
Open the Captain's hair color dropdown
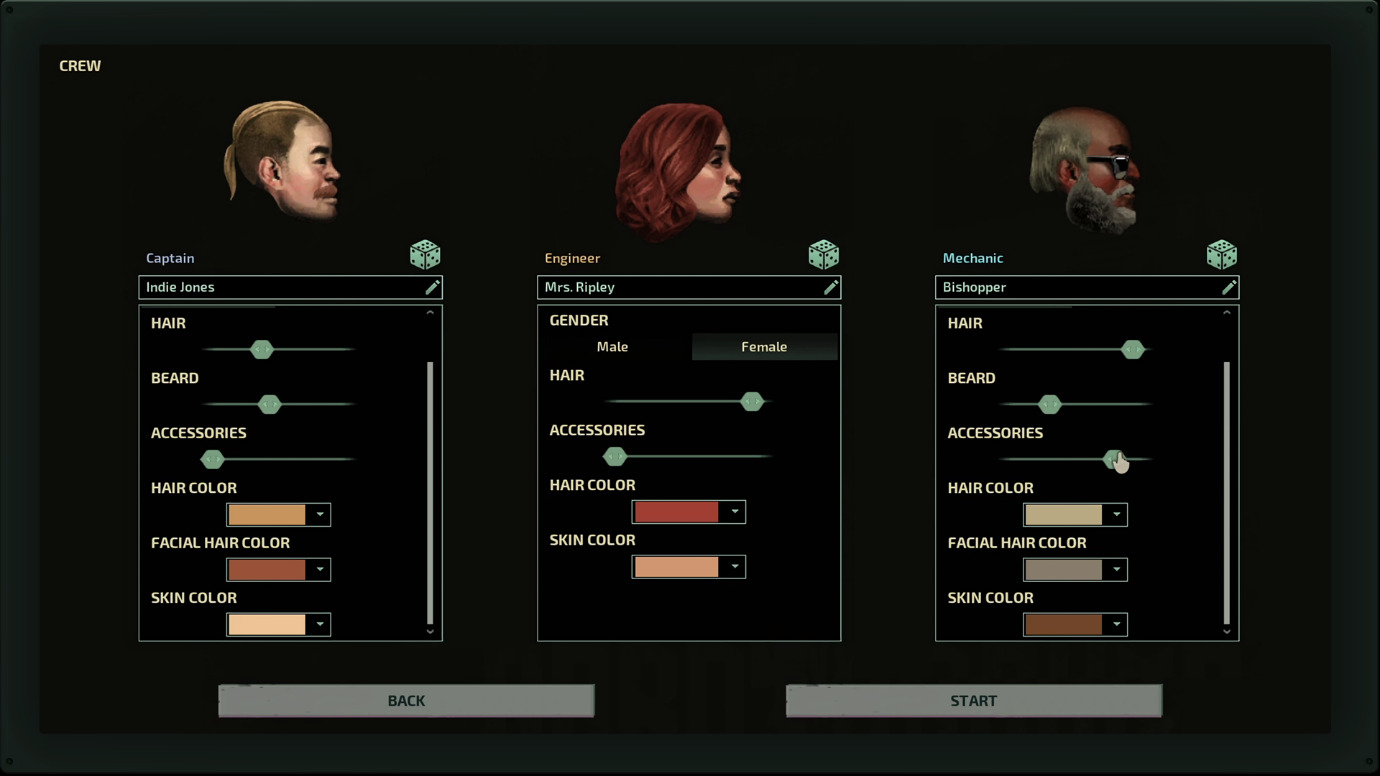(278, 515)
